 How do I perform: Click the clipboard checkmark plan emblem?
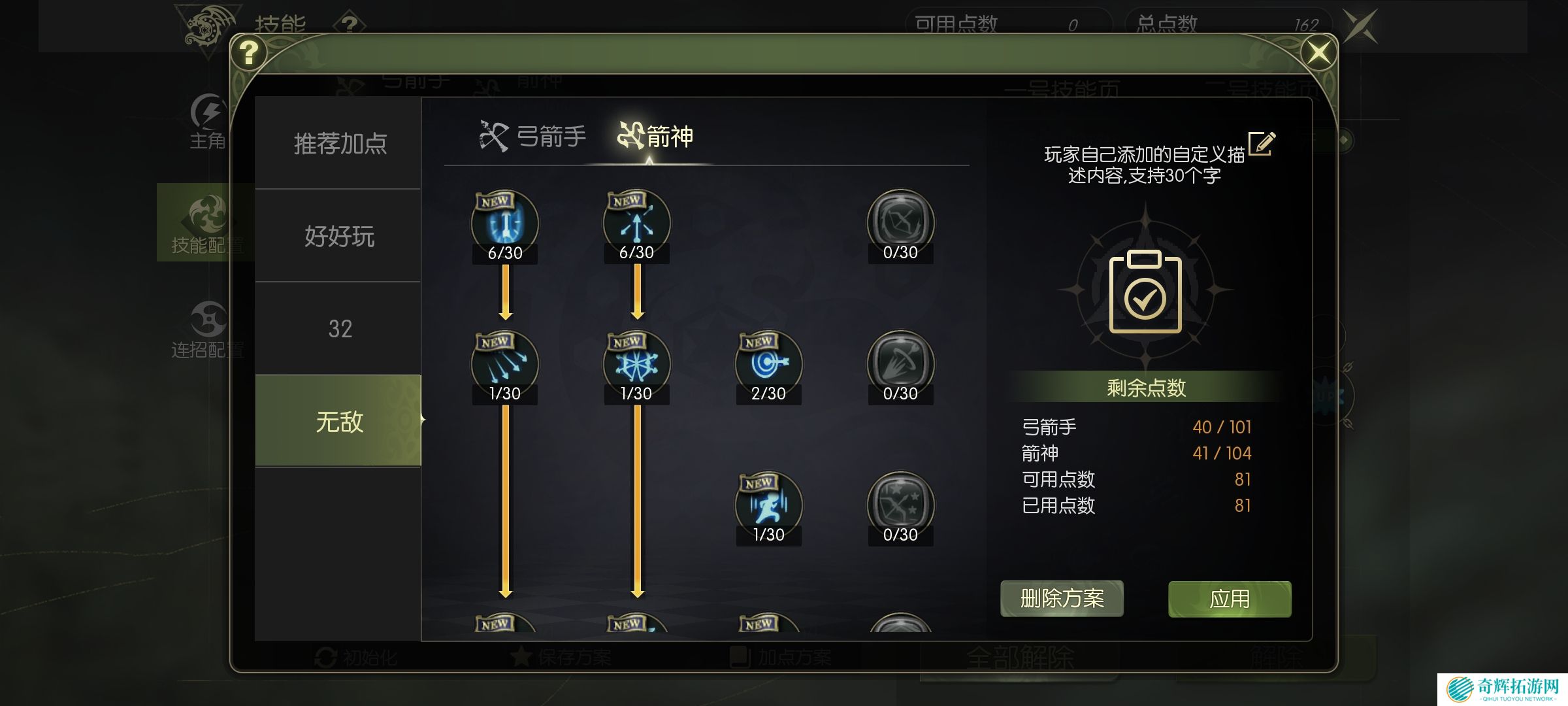[x=1145, y=292]
